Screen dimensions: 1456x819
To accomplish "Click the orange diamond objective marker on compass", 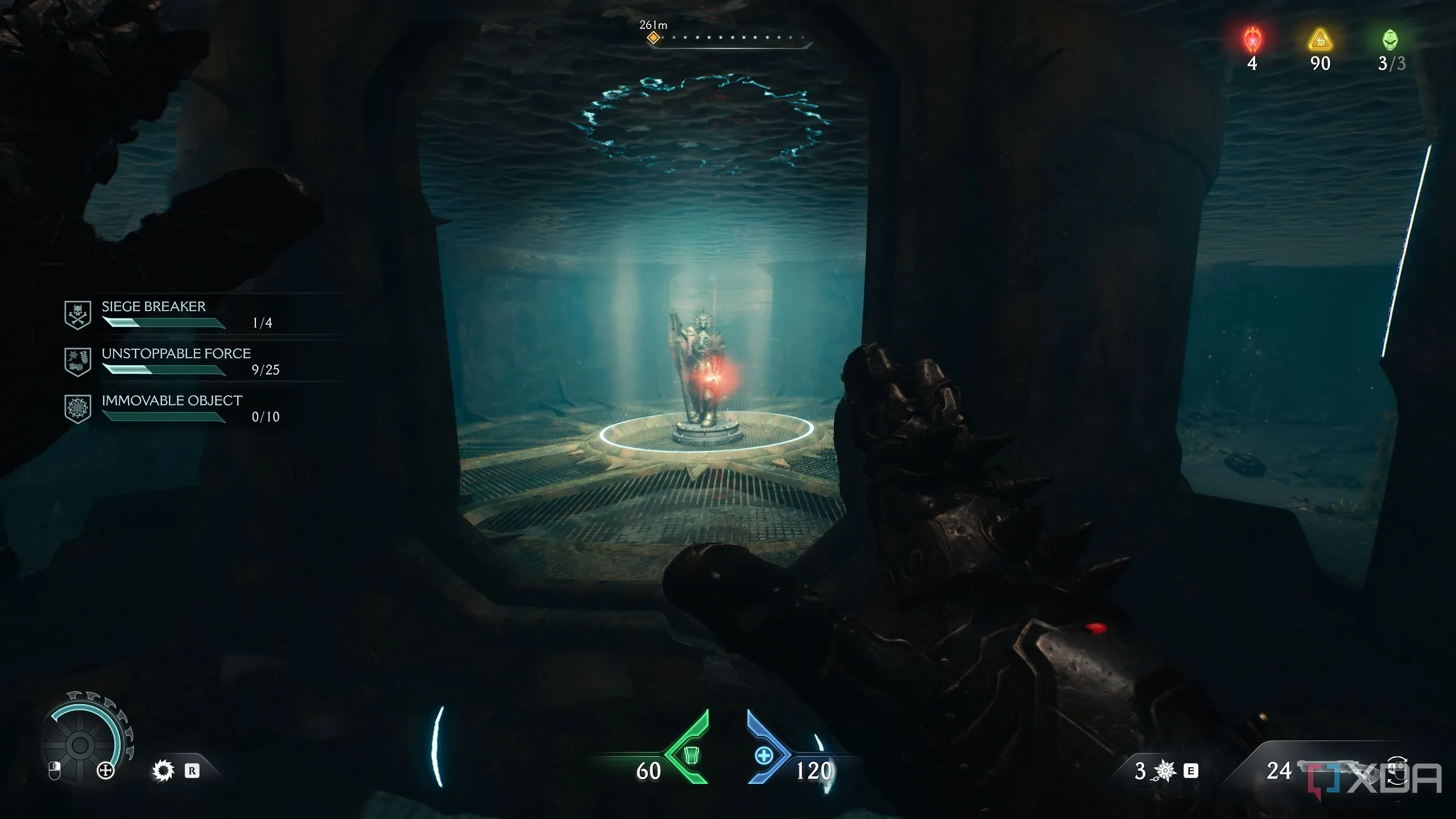I will coord(653,38).
